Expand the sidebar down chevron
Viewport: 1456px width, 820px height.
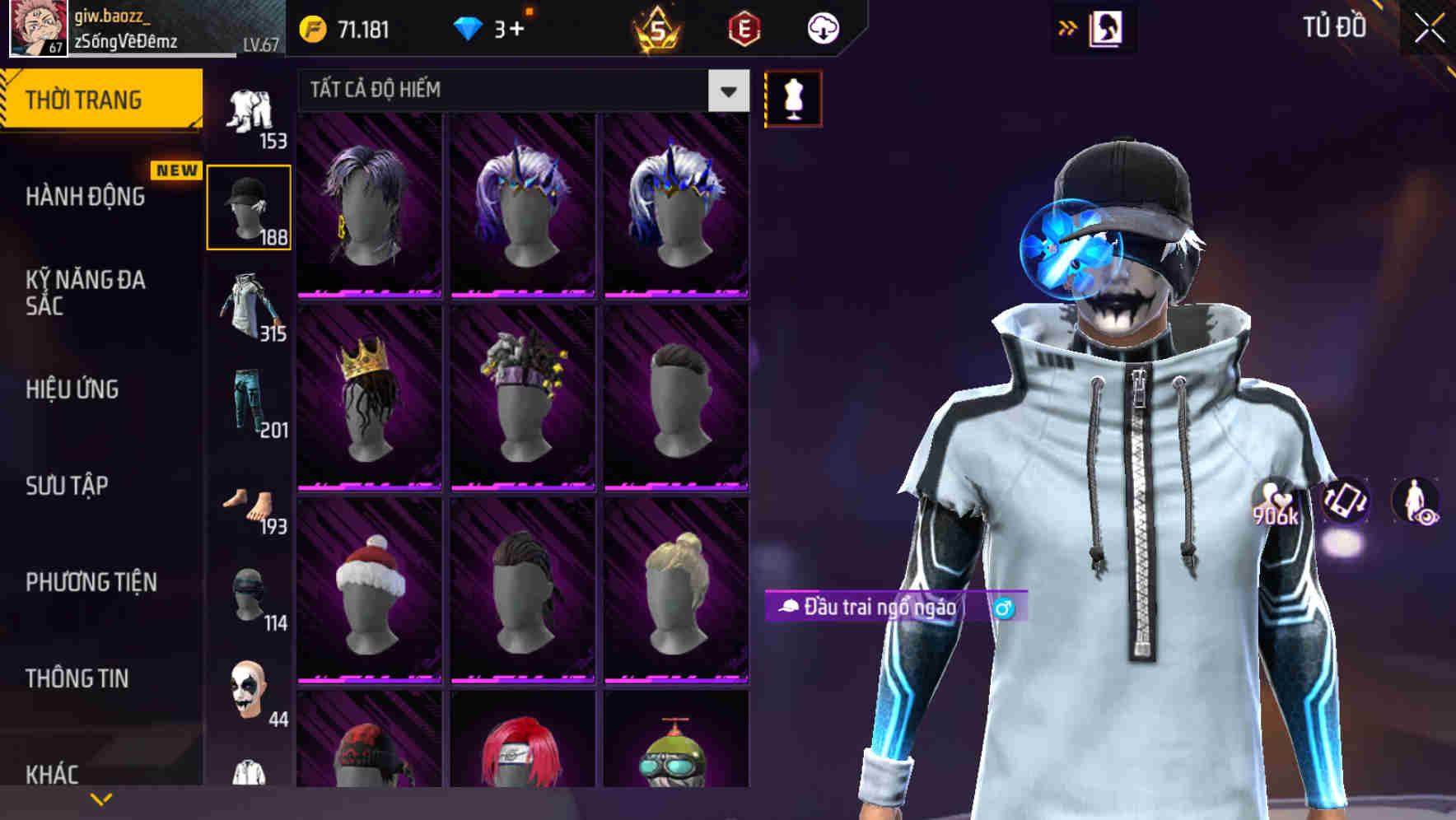[x=100, y=797]
